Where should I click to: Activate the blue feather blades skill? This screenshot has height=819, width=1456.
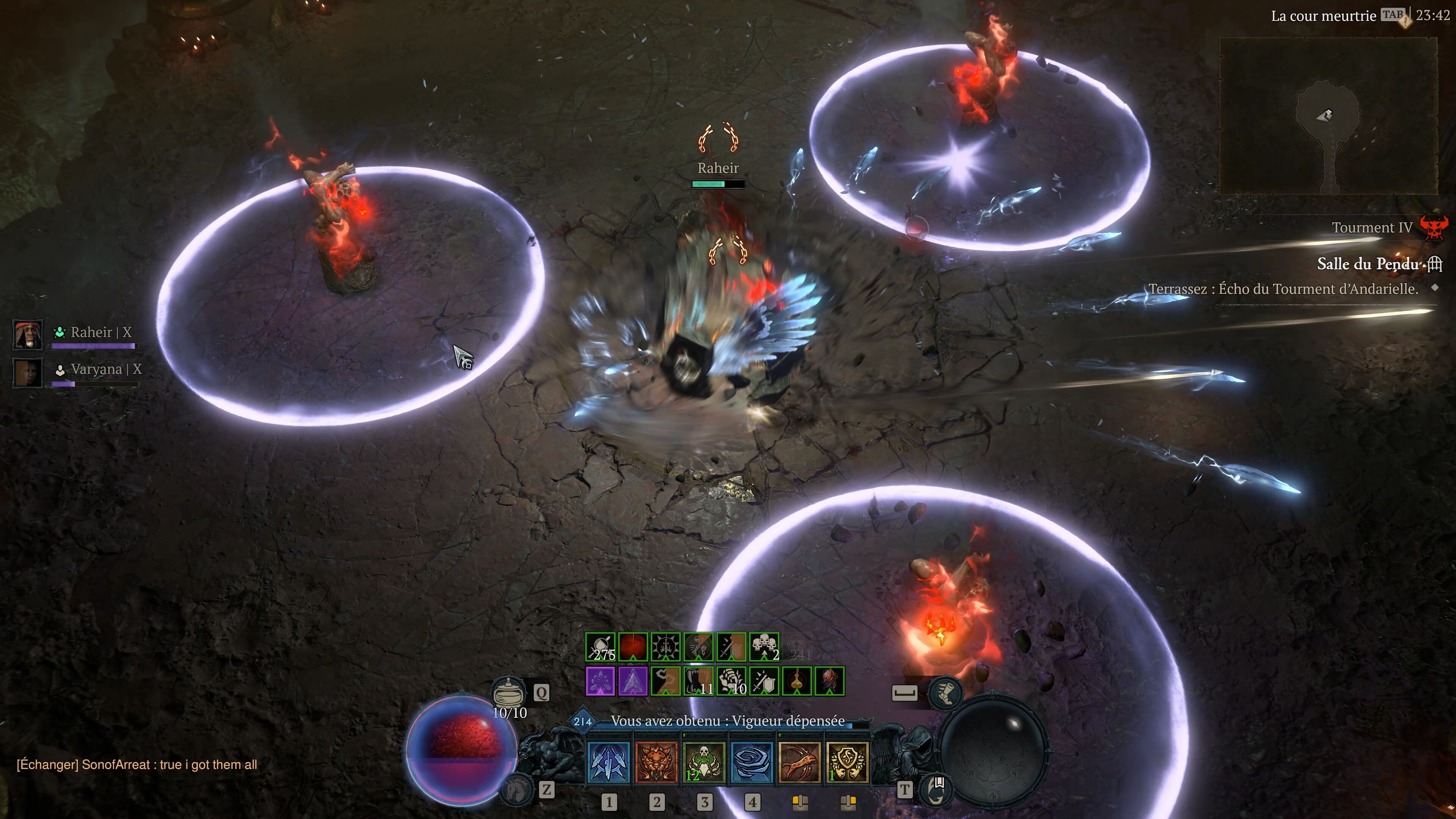[609, 762]
